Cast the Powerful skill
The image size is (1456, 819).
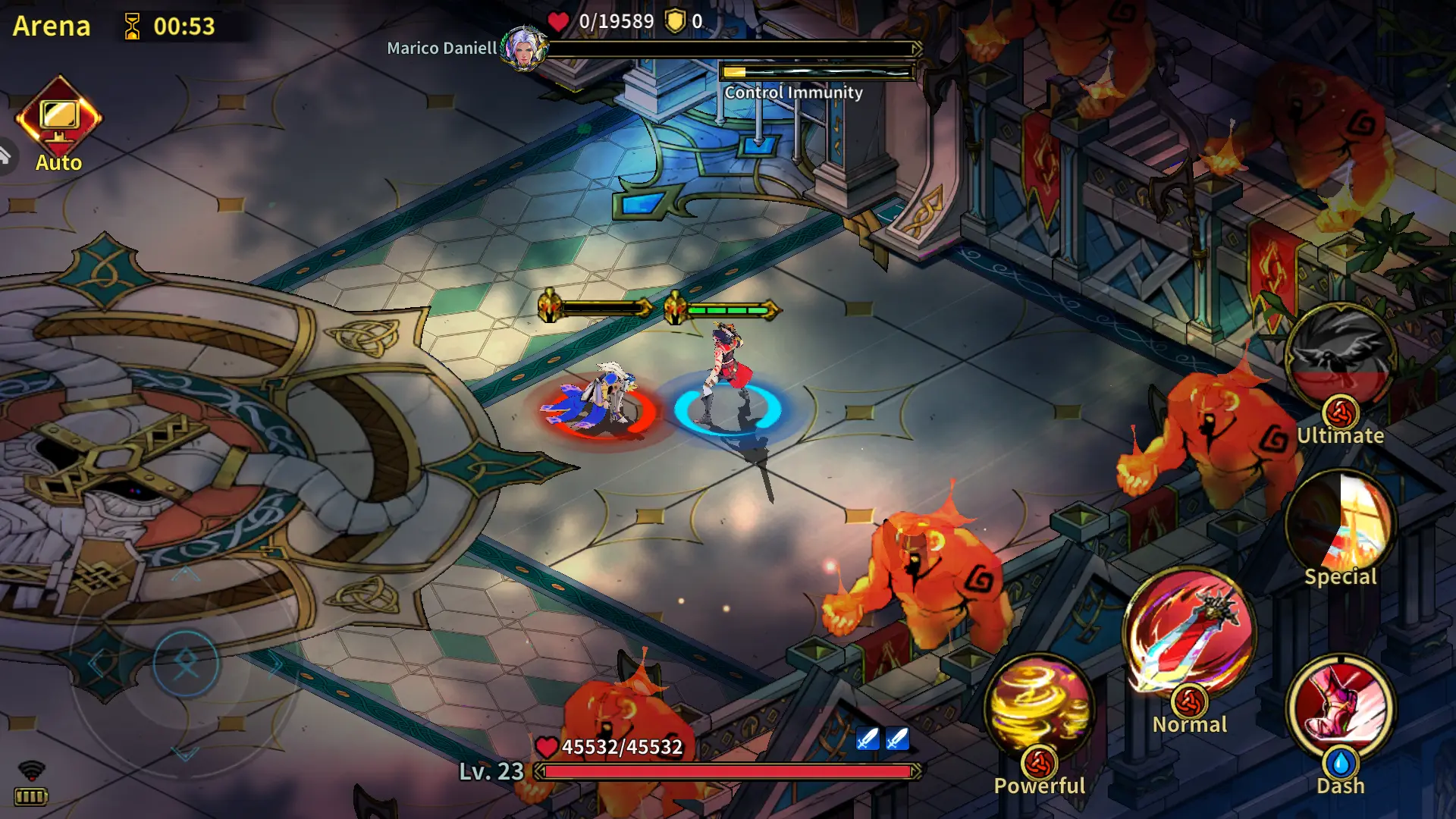[x=1039, y=709]
